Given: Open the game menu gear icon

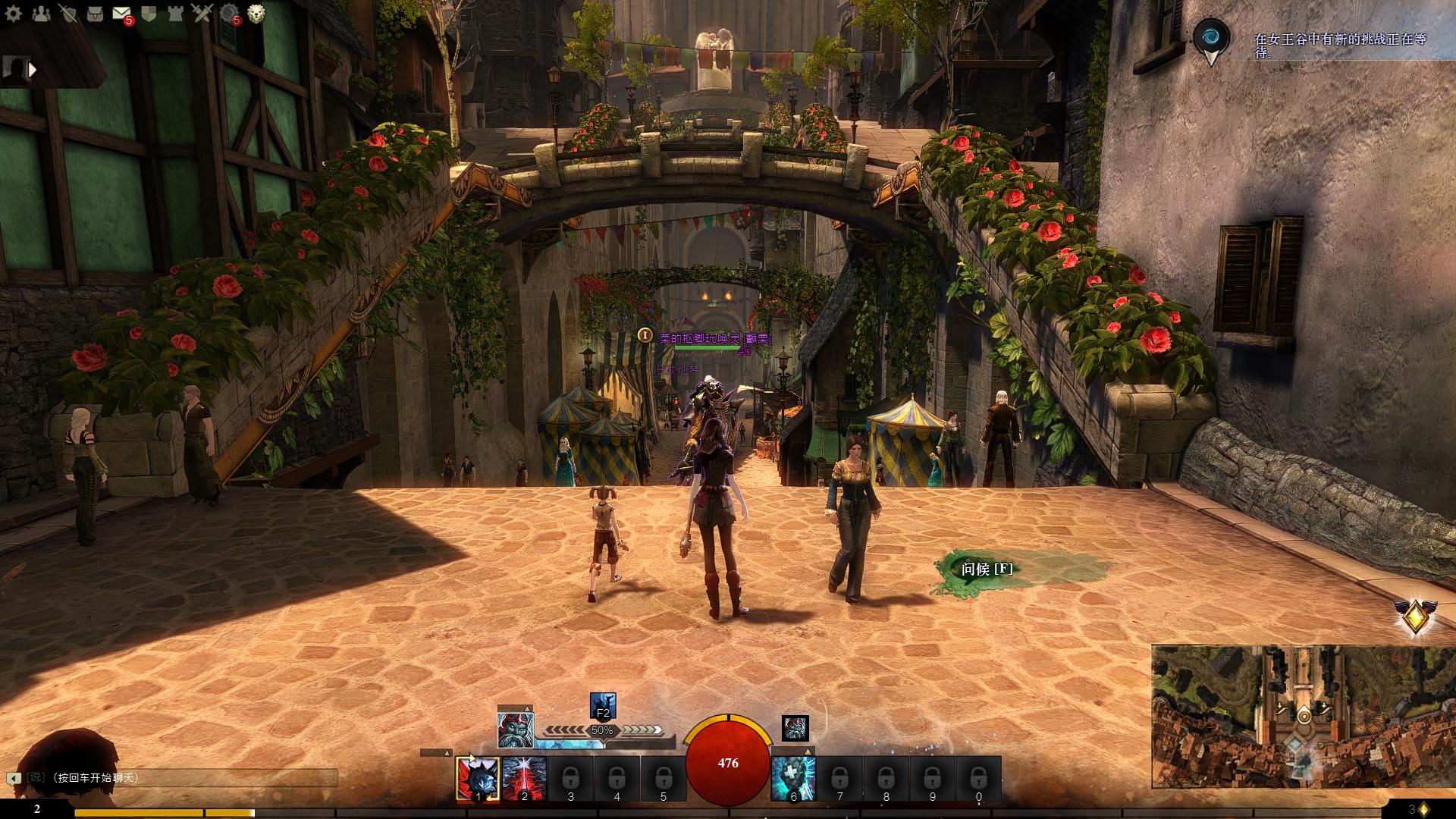Looking at the screenshot, I should [13, 14].
